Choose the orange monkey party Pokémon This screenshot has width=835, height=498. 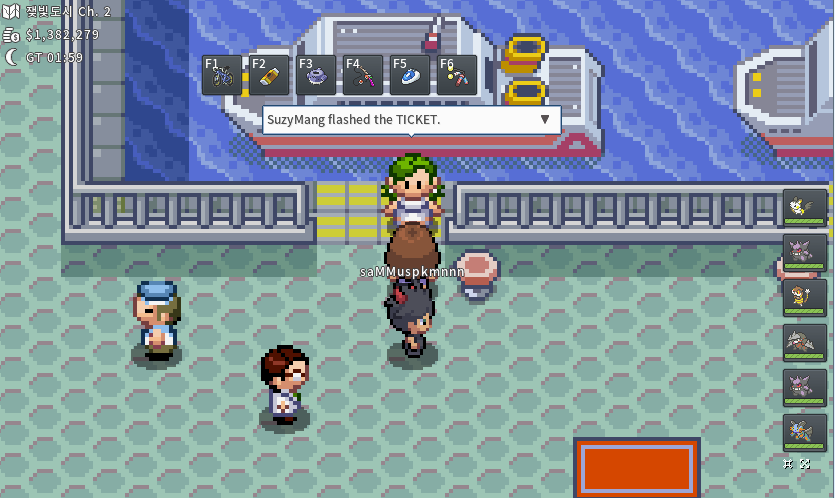click(804, 298)
